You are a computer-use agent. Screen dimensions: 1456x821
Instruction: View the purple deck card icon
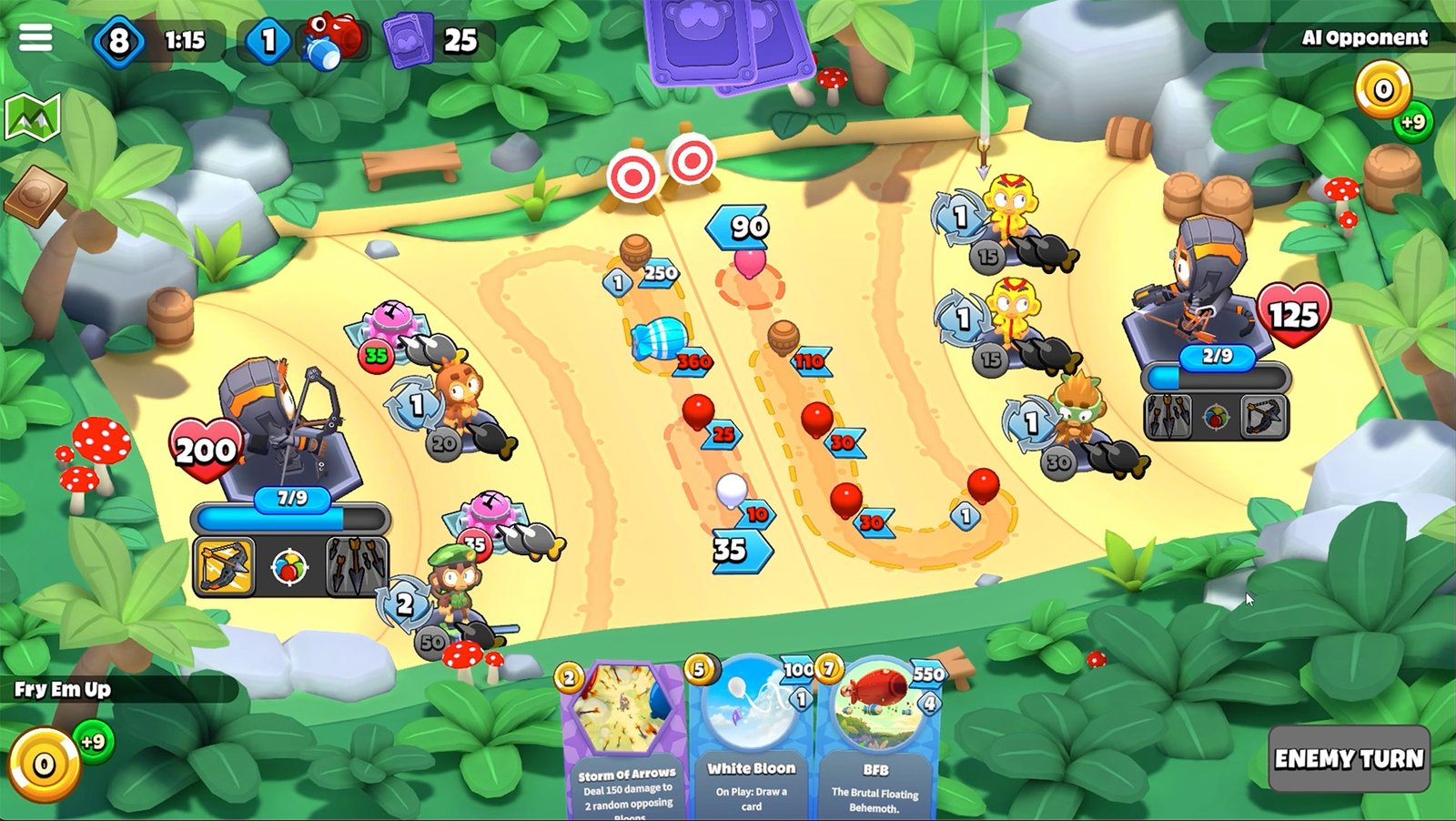point(407,41)
